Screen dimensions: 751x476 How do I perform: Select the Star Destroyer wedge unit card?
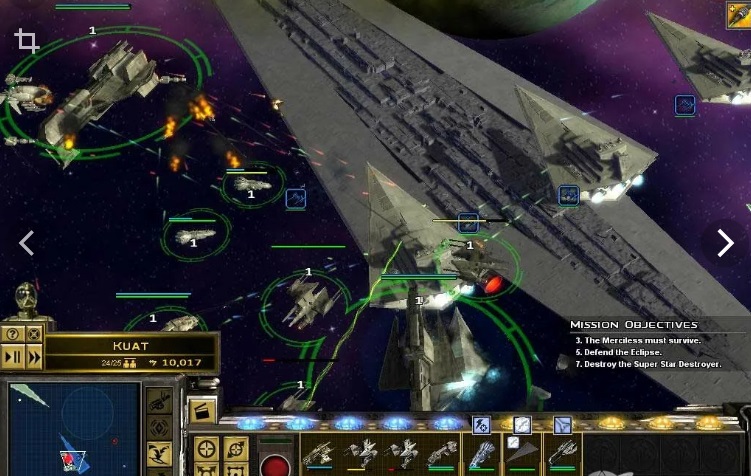click(x=521, y=452)
